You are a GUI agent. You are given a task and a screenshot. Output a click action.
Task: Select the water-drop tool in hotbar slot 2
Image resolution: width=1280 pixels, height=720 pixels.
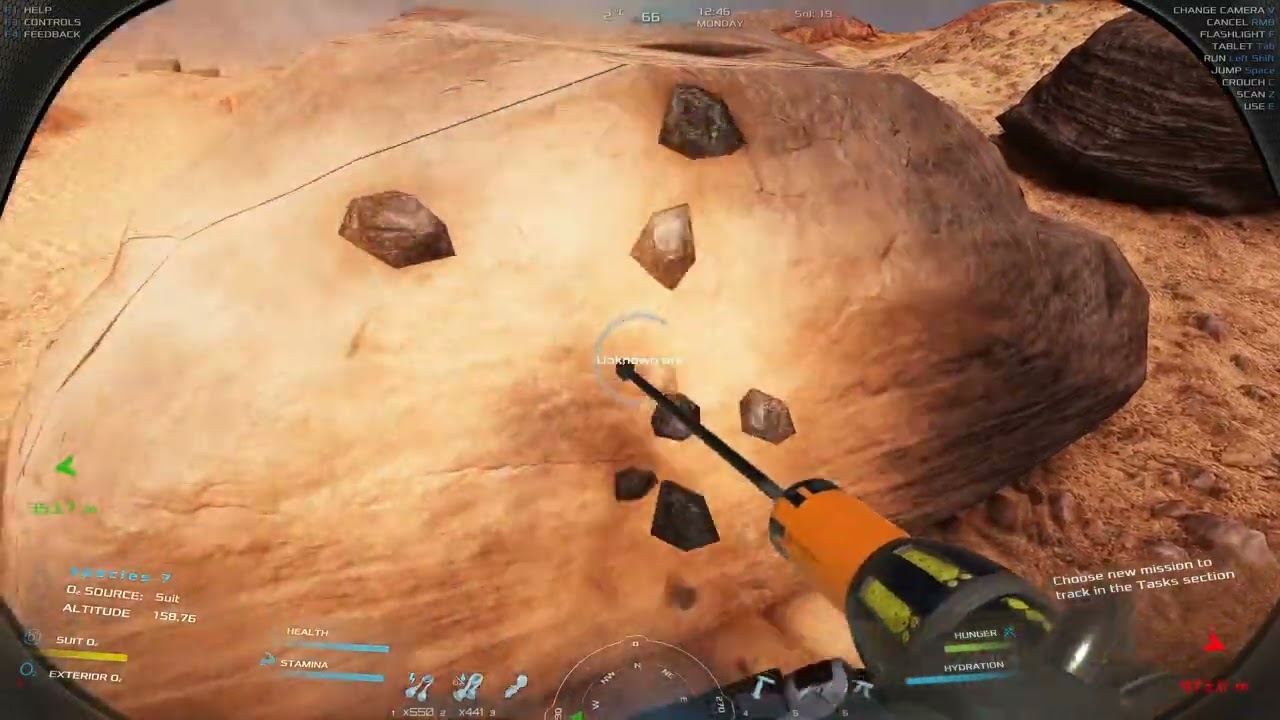467,687
